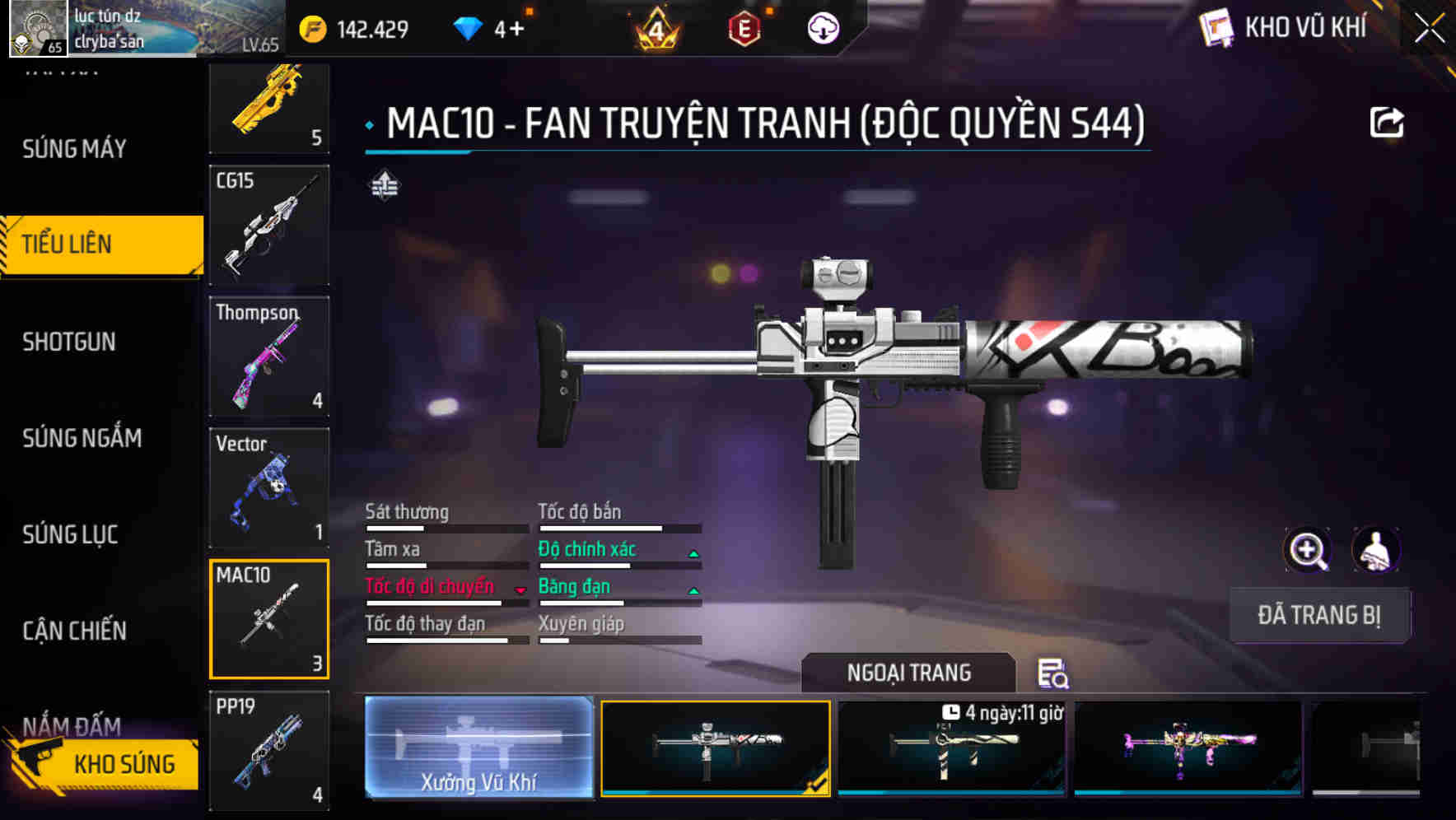Click the Đã Trang Bị button
The height and width of the screenshot is (820, 1456).
(1318, 615)
